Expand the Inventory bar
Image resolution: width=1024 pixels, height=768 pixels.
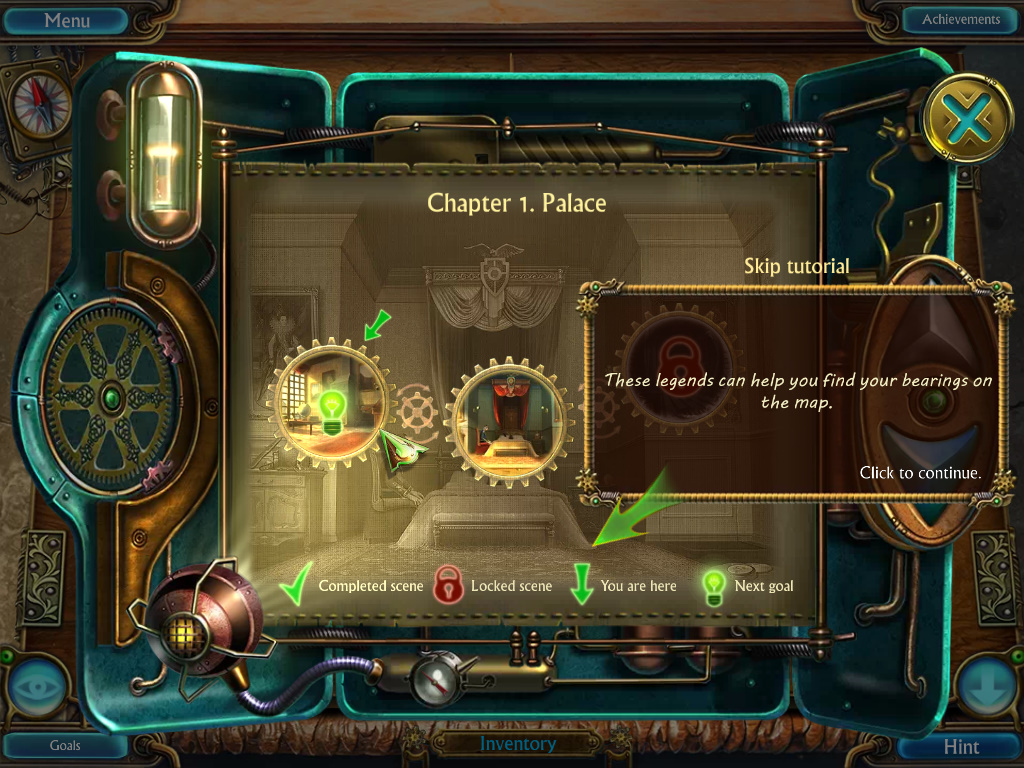click(517, 744)
